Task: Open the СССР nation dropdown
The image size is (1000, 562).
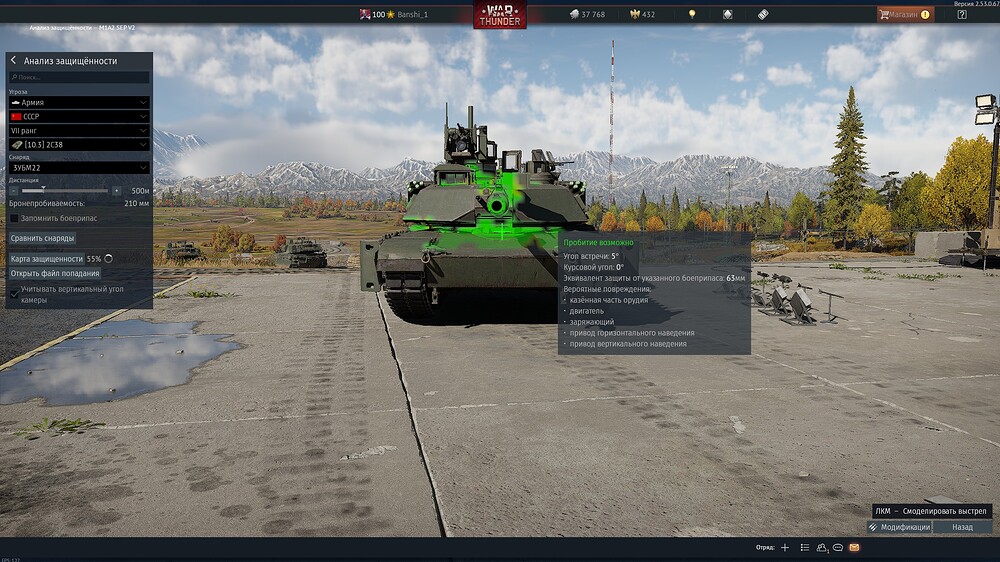Action: [79, 117]
